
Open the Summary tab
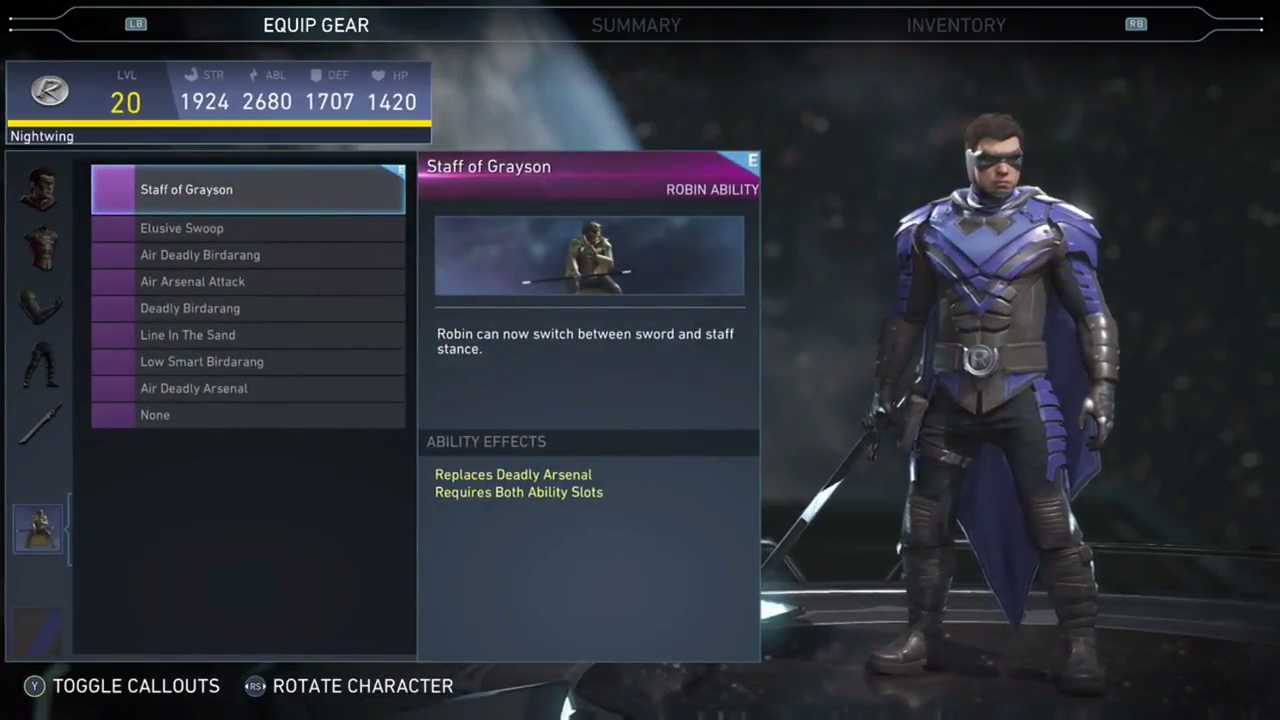(636, 25)
